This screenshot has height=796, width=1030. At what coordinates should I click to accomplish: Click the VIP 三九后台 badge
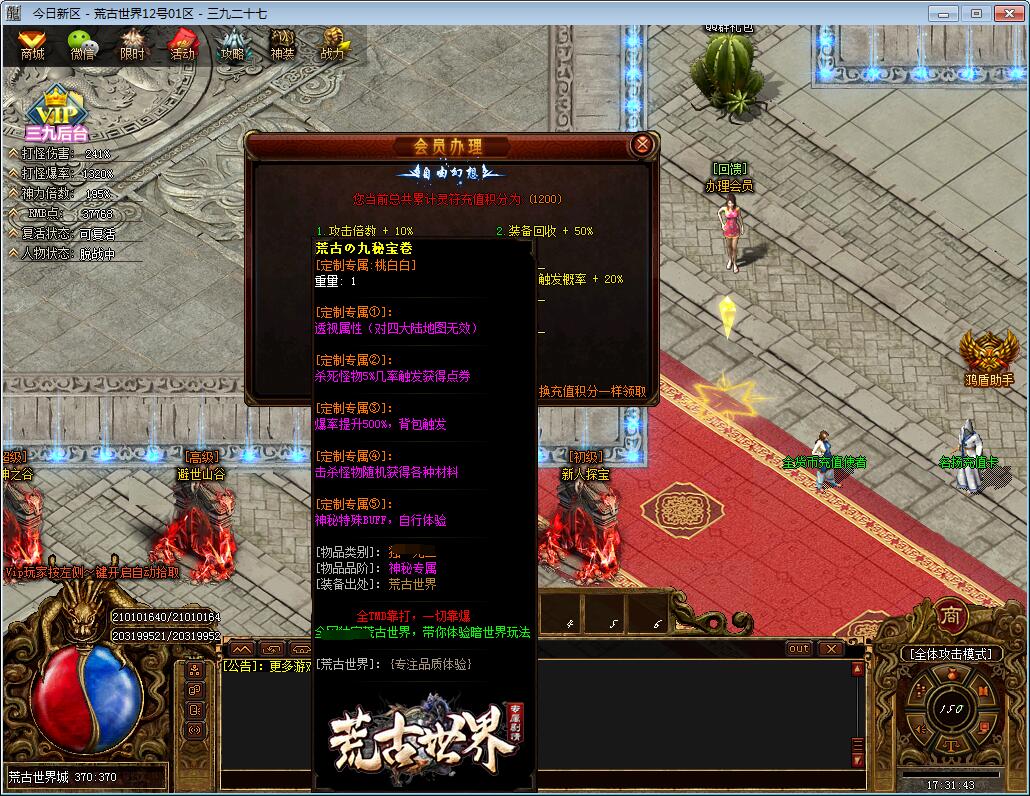57,113
